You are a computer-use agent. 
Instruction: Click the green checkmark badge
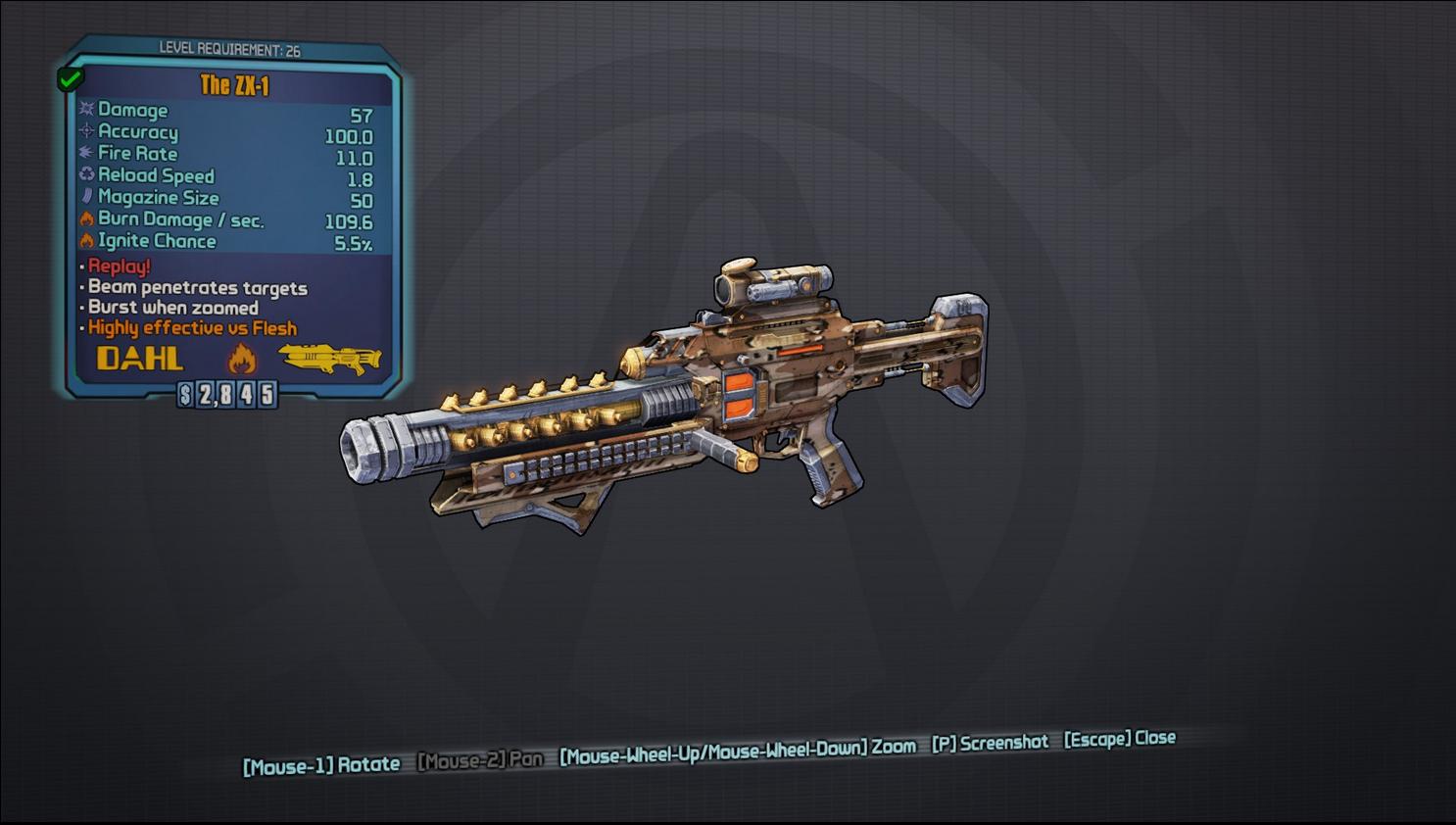(71, 78)
